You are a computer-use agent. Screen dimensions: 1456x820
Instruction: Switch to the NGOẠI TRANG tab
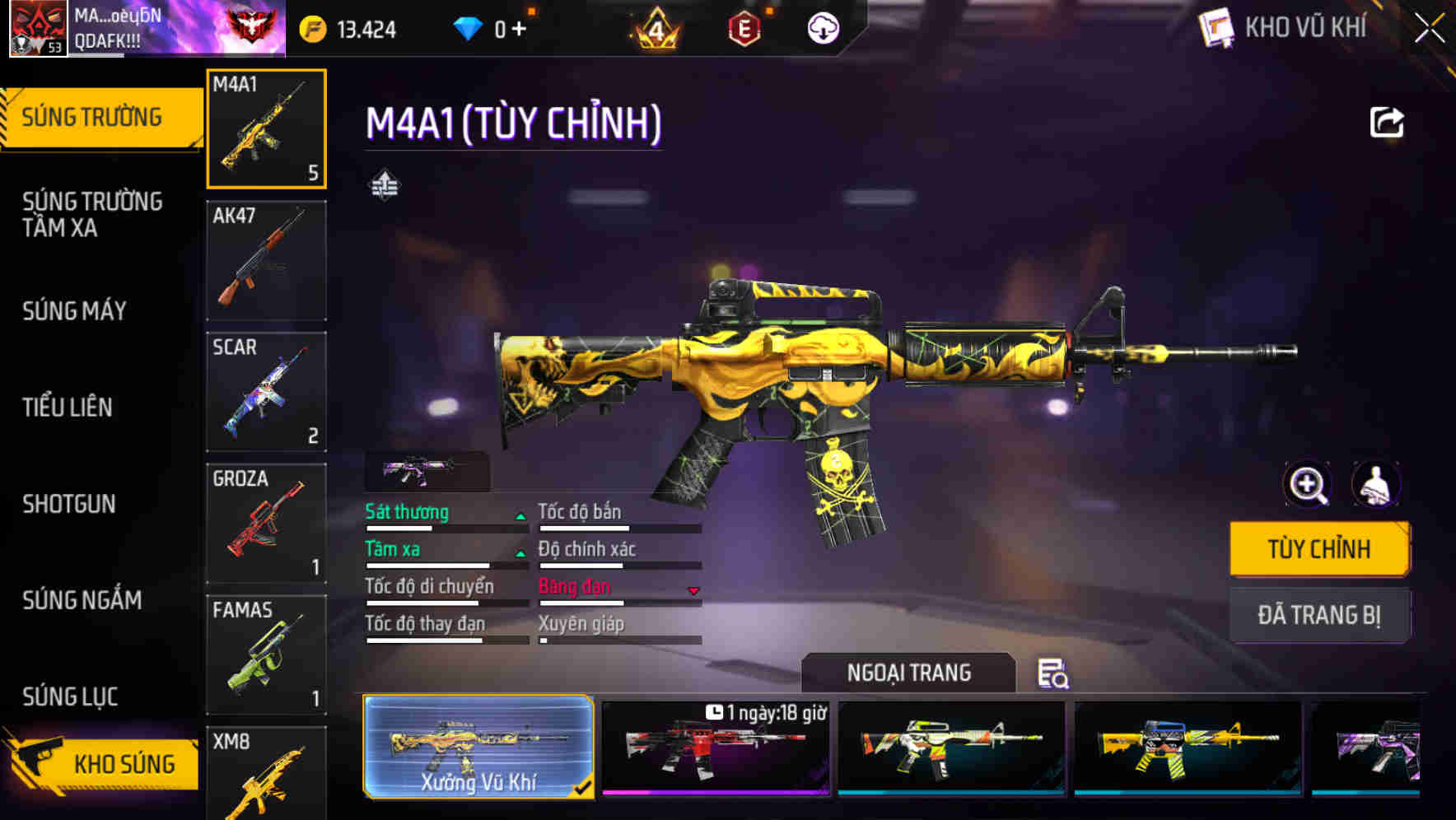[x=908, y=673]
